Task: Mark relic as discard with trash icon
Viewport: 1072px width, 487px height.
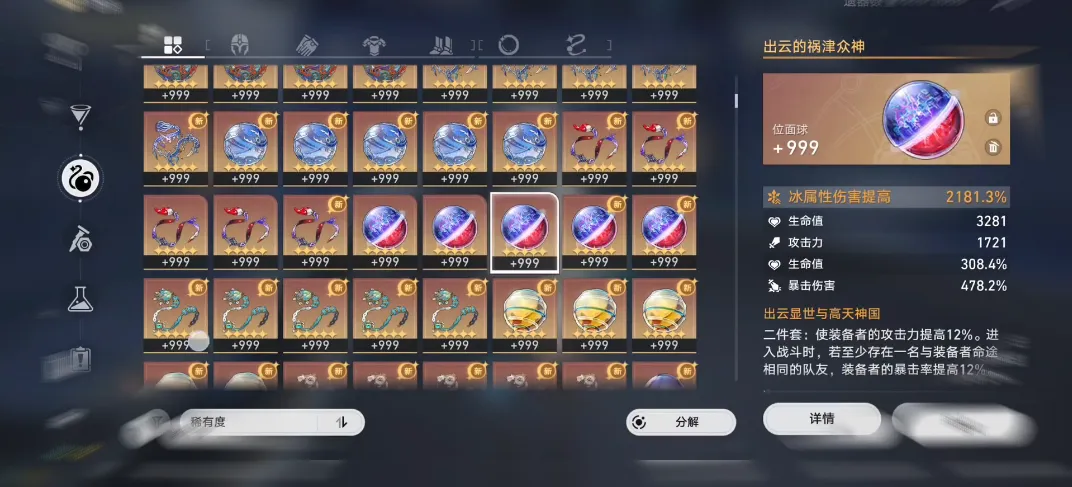Action: 993,147
